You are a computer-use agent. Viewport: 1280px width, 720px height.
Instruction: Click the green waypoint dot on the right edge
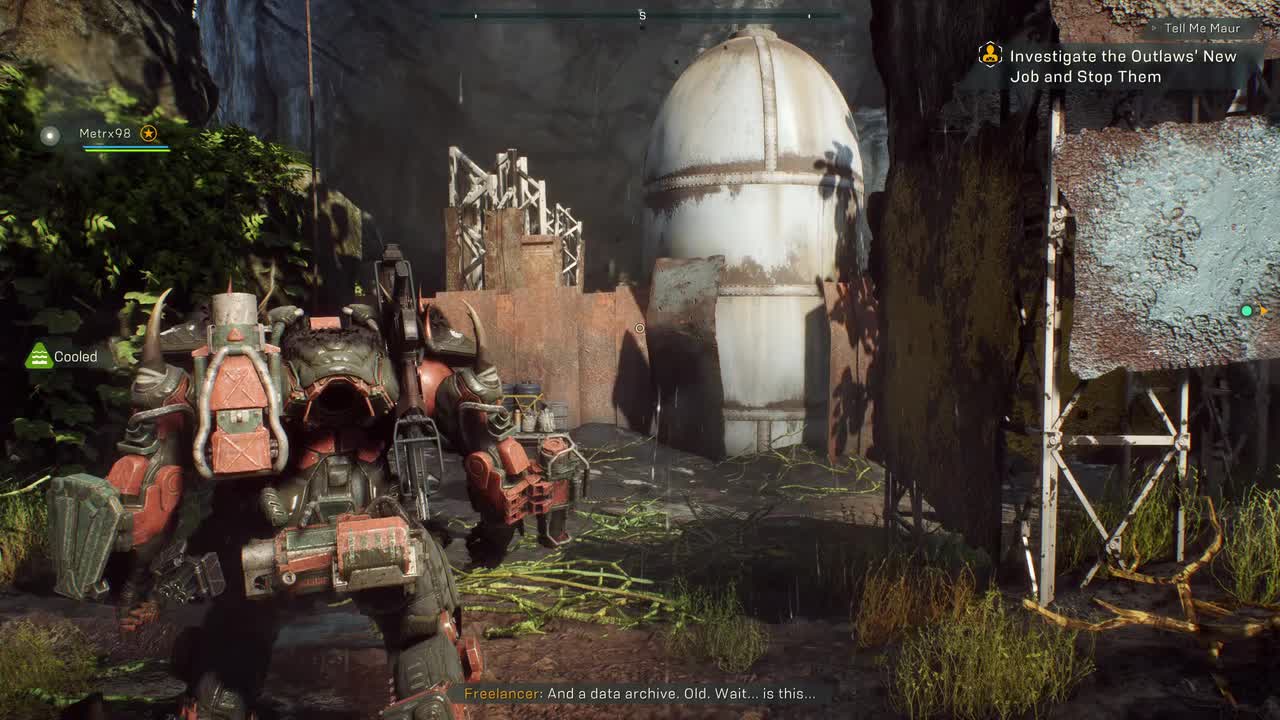[x=1246, y=311]
